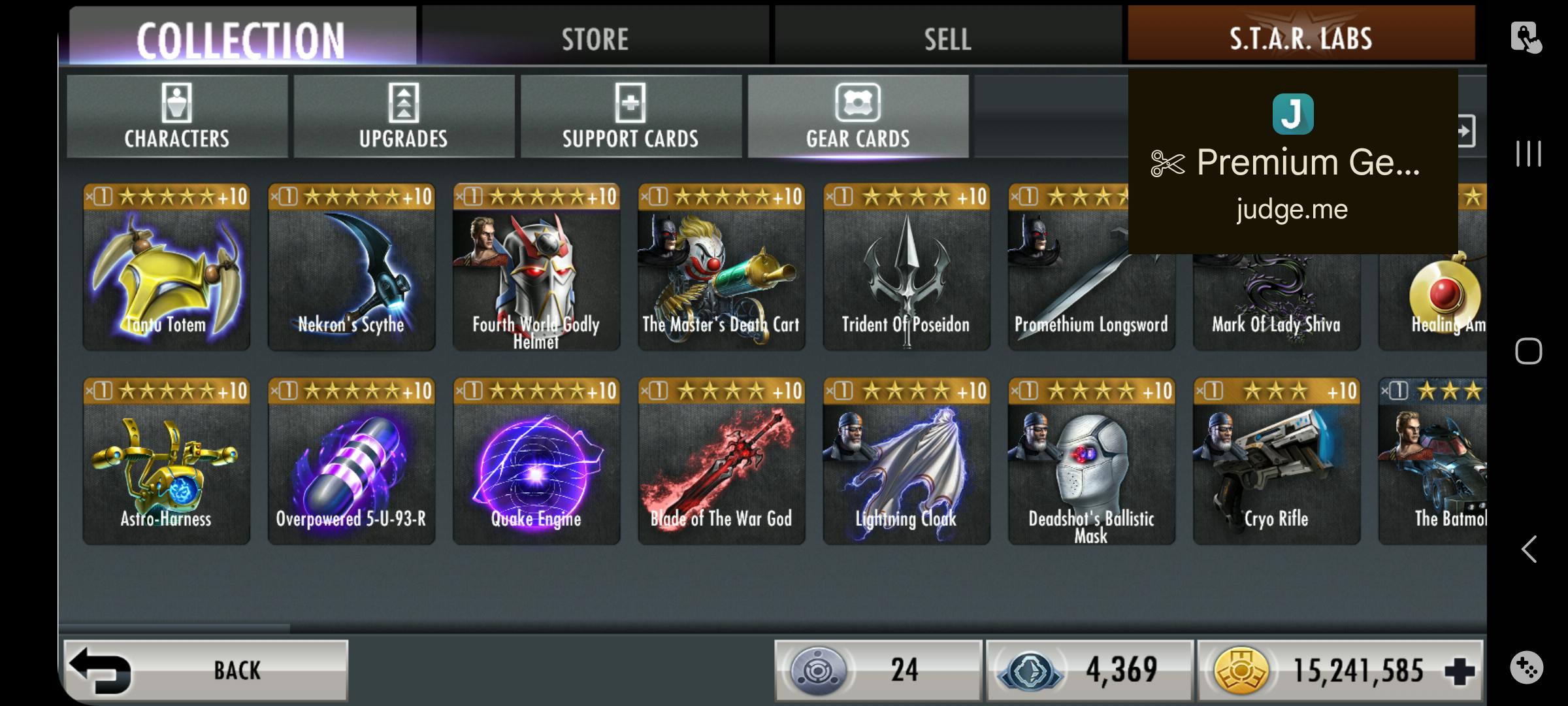Select the Tantu Totem gear card
The height and width of the screenshot is (706, 1568).
point(167,268)
